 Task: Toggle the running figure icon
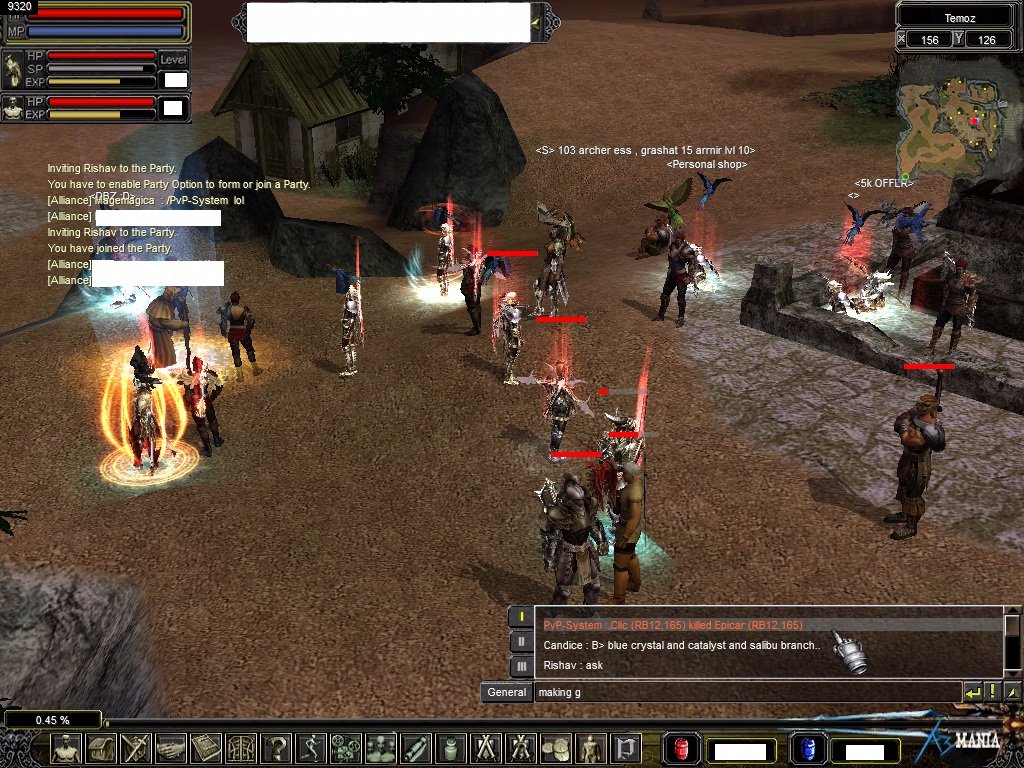311,748
